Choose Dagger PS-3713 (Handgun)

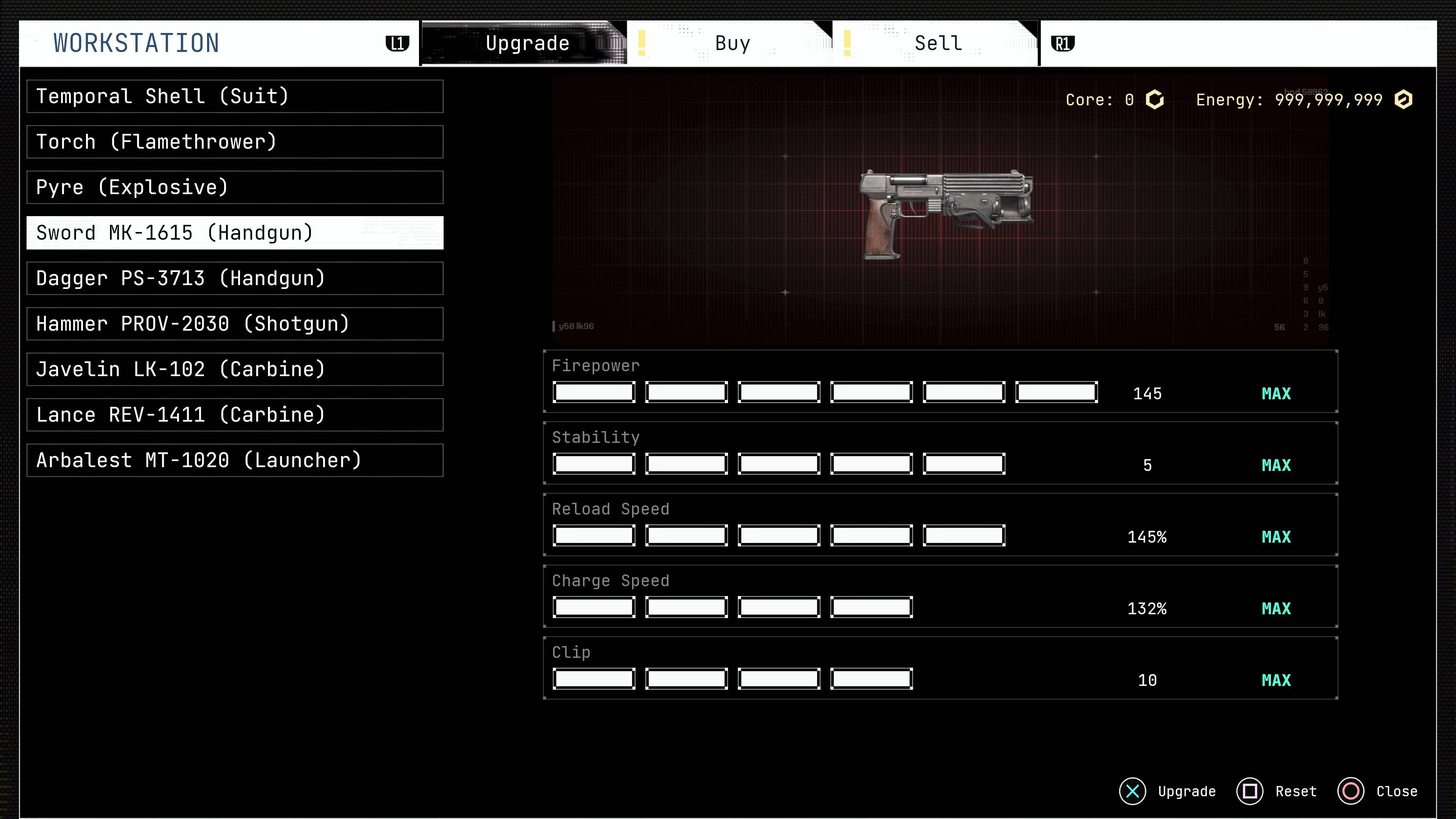(x=235, y=279)
